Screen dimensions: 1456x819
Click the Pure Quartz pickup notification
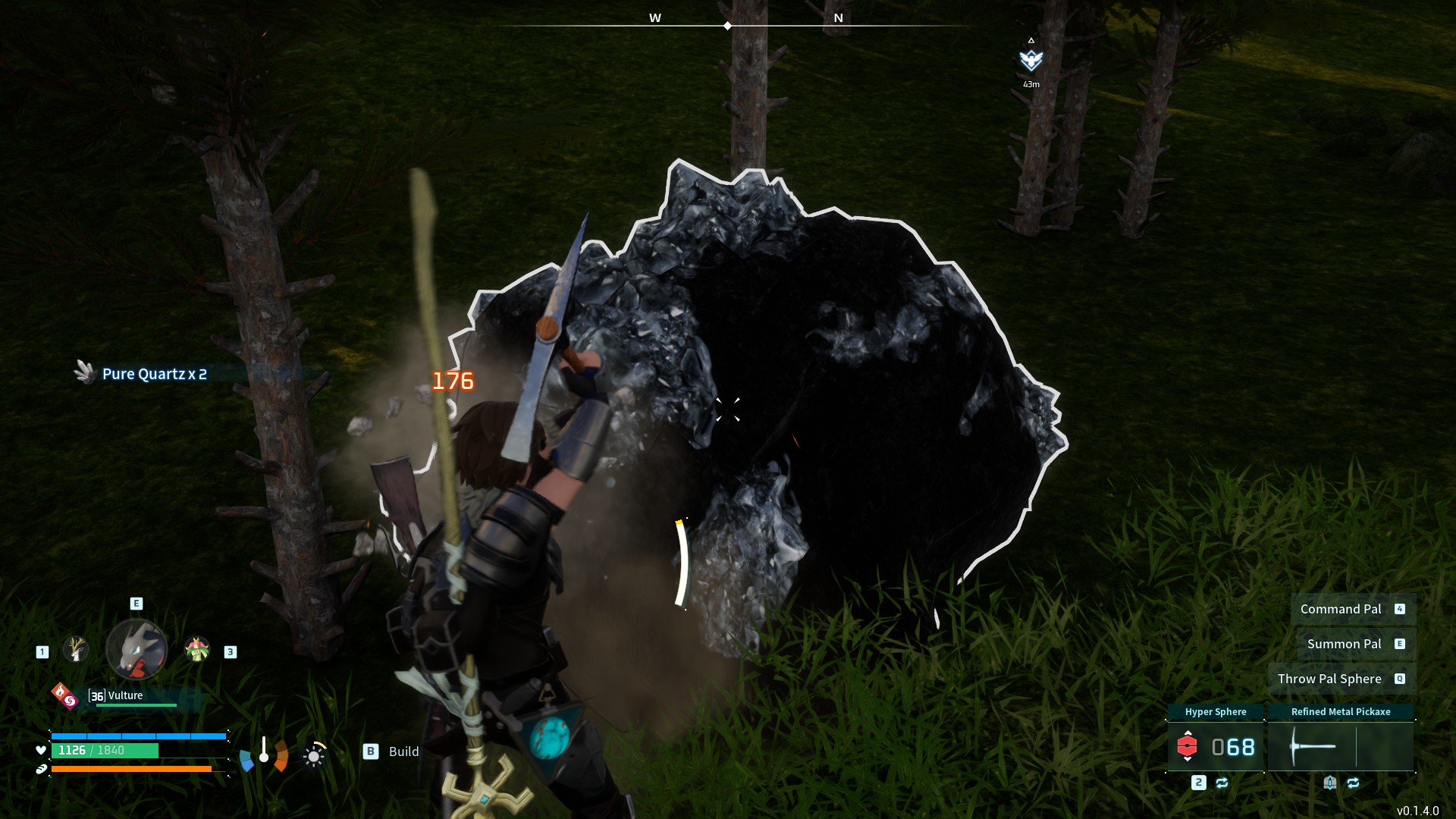pos(153,374)
